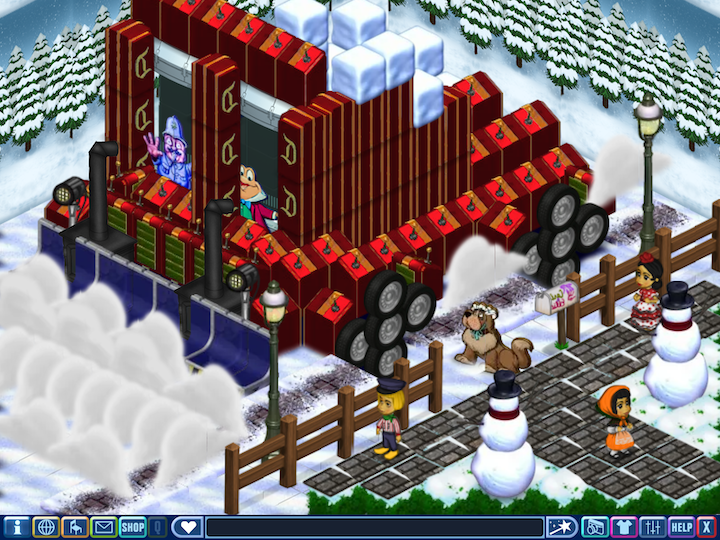Open the t-shirt clothing icon
This screenshot has height=540, width=720.
(x=624, y=527)
